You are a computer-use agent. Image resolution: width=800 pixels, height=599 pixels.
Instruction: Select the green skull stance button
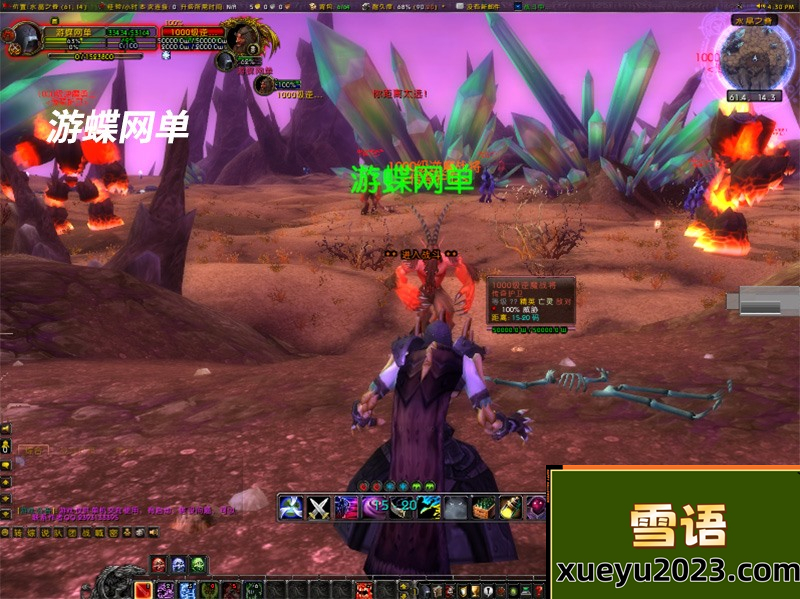coord(198,565)
